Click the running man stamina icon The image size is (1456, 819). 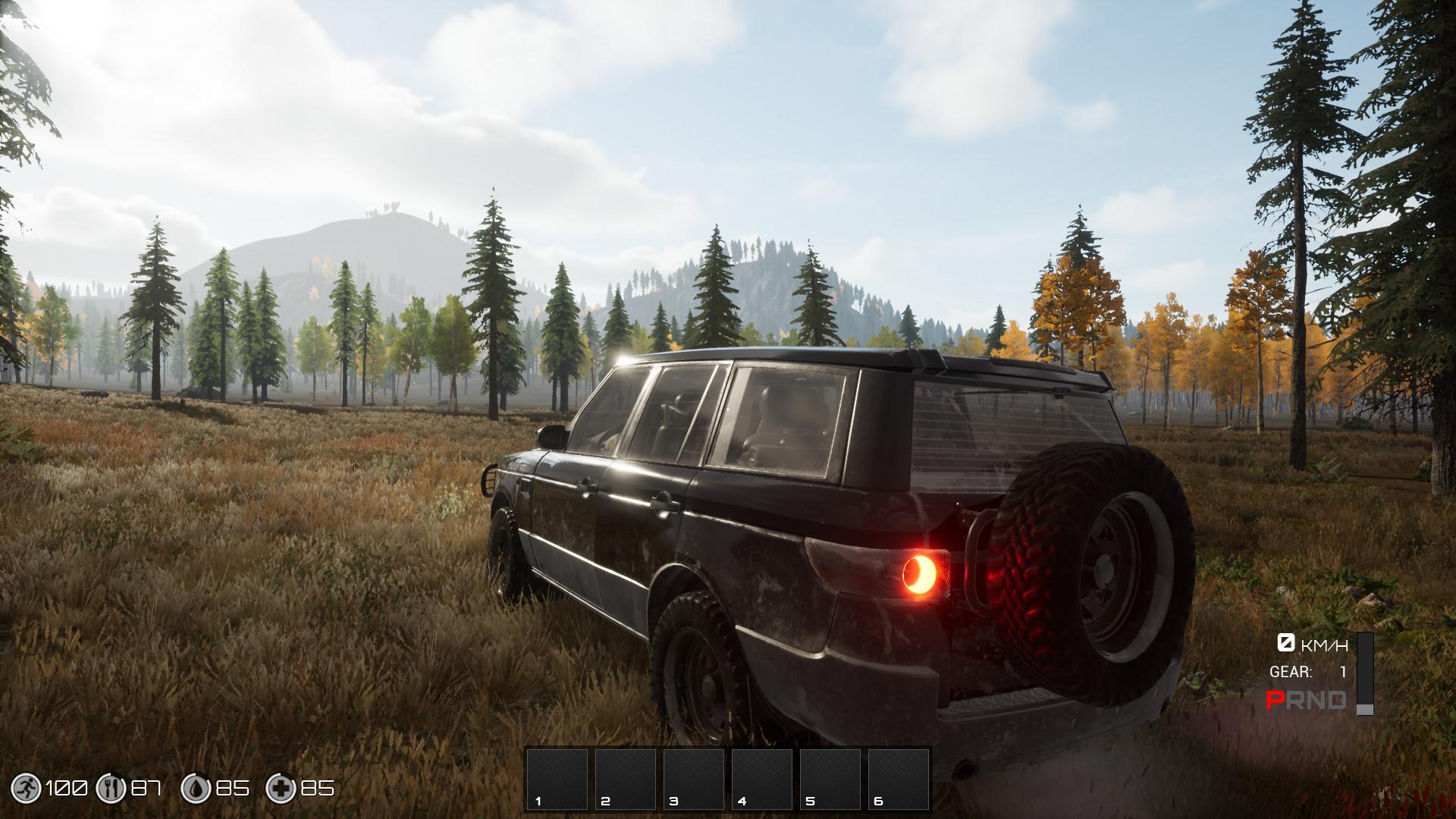click(x=27, y=789)
